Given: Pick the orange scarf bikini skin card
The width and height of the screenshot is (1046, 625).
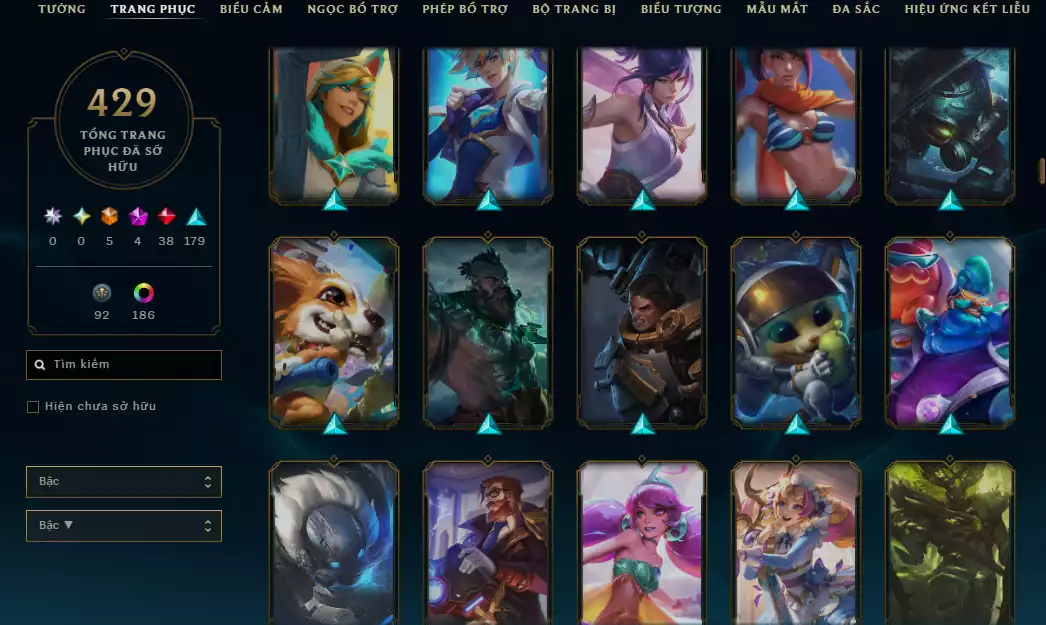Looking at the screenshot, I should tap(796, 122).
